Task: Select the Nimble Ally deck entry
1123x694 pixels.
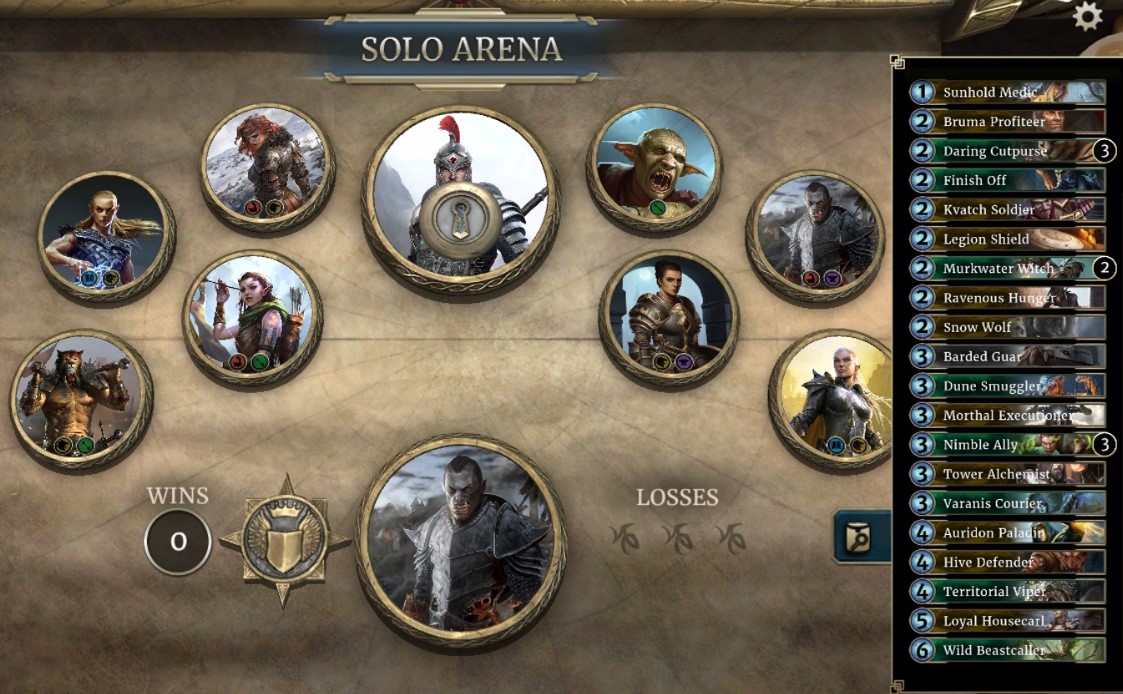Action: pos(1007,444)
